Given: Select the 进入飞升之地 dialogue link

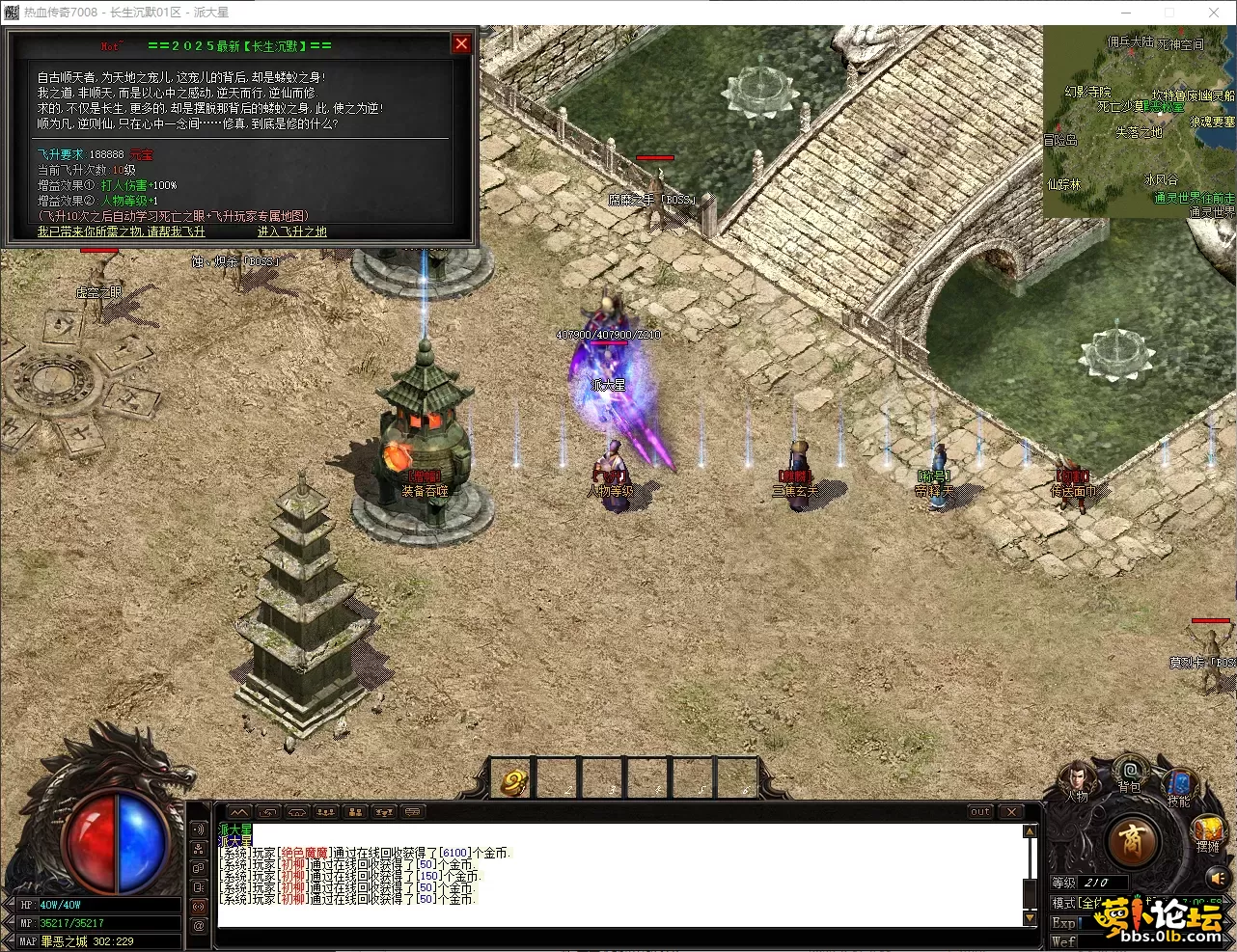Looking at the screenshot, I should [291, 231].
